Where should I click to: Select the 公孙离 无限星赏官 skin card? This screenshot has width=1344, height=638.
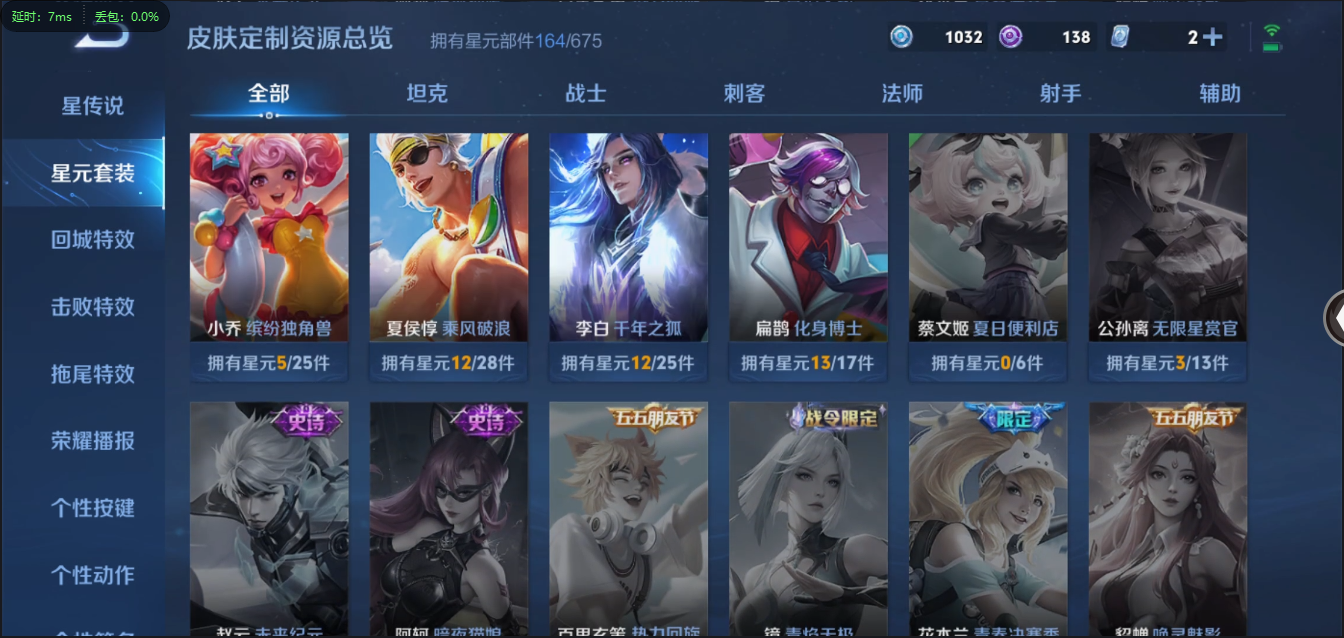coord(1167,238)
